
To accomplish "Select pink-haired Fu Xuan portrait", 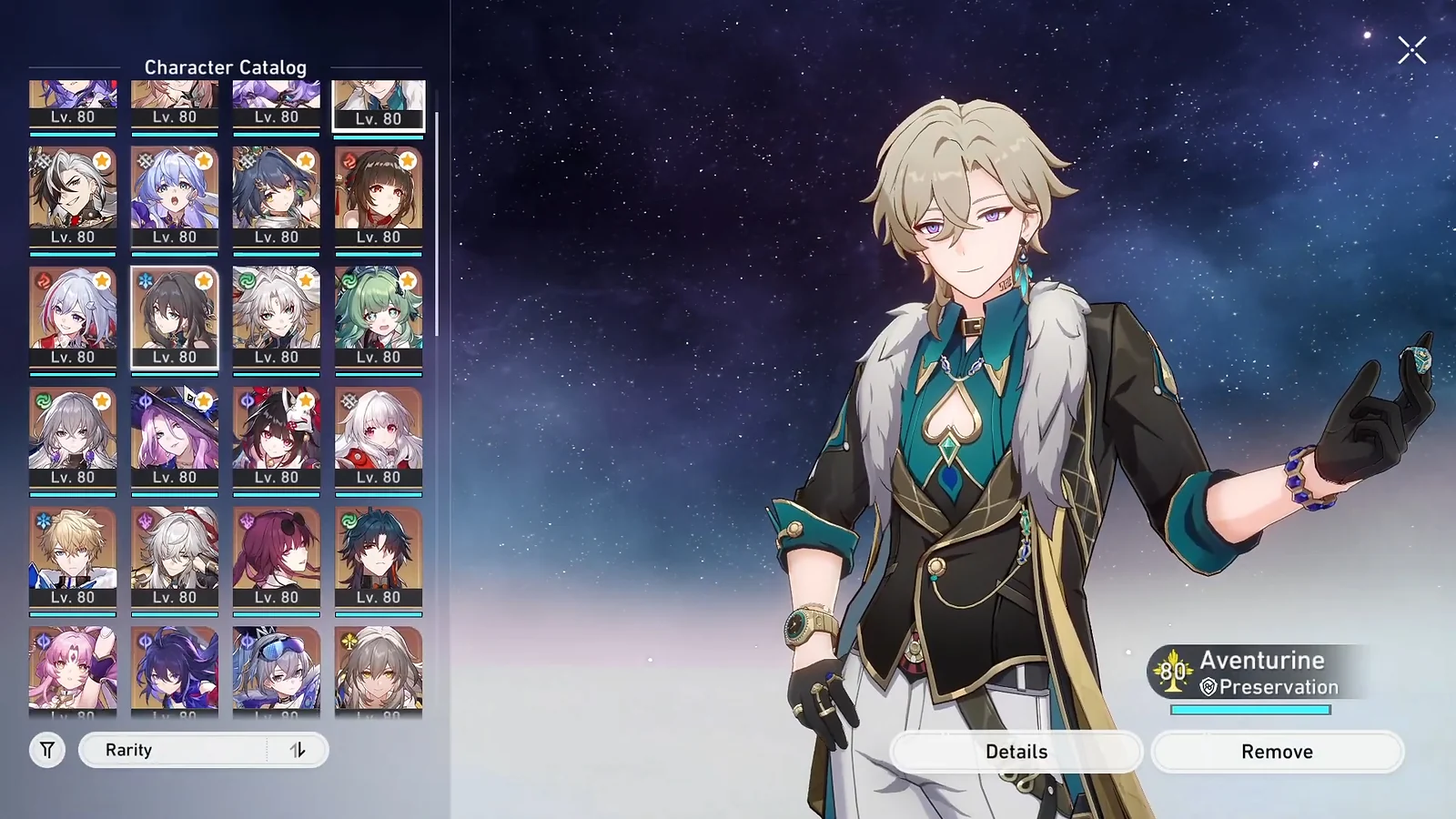I will pyautogui.click(x=73, y=670).
